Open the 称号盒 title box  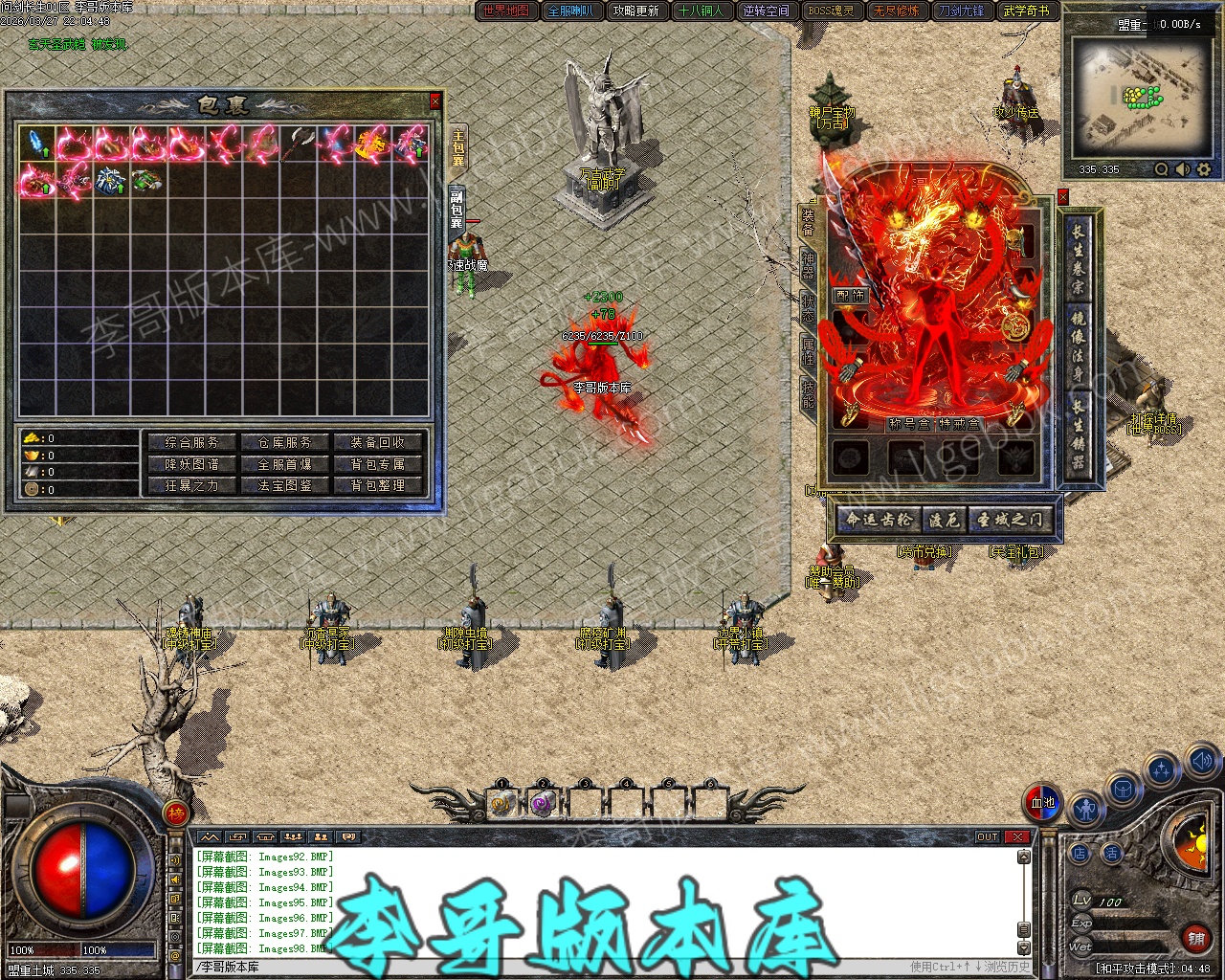tap(908, 424)
